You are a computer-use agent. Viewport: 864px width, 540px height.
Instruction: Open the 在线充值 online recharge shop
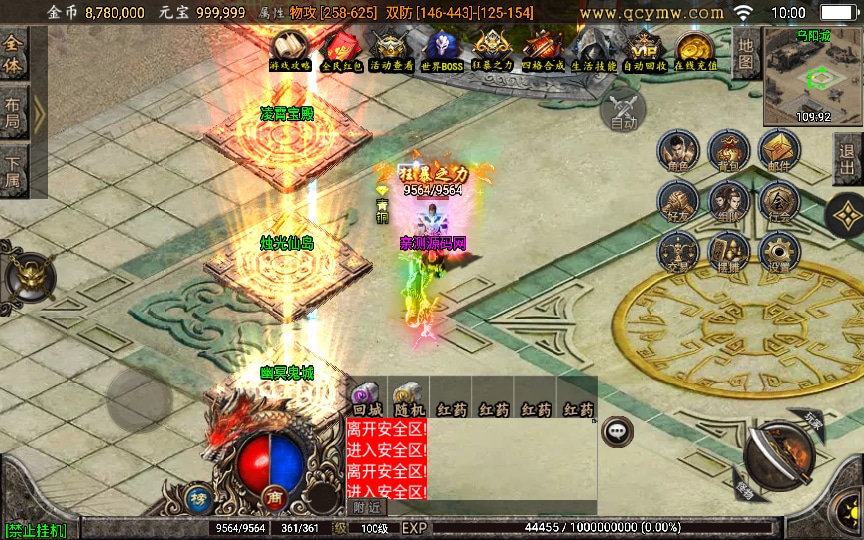[695, 50]
